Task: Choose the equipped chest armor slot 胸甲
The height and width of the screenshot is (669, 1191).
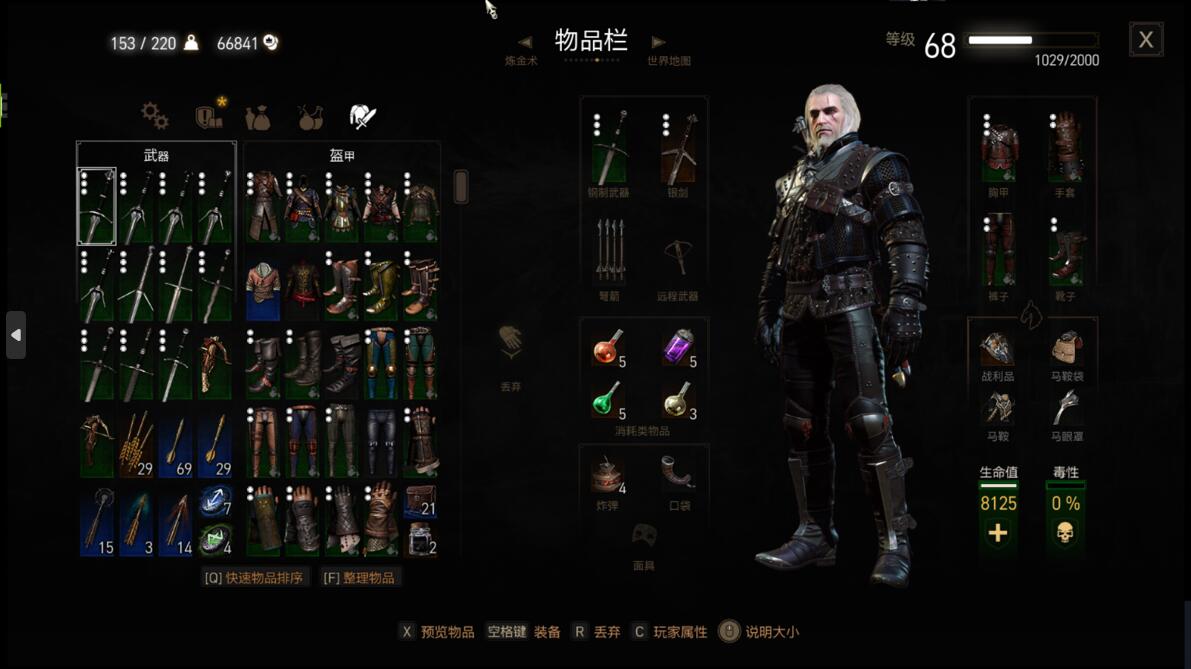Action: click(998, 148)
